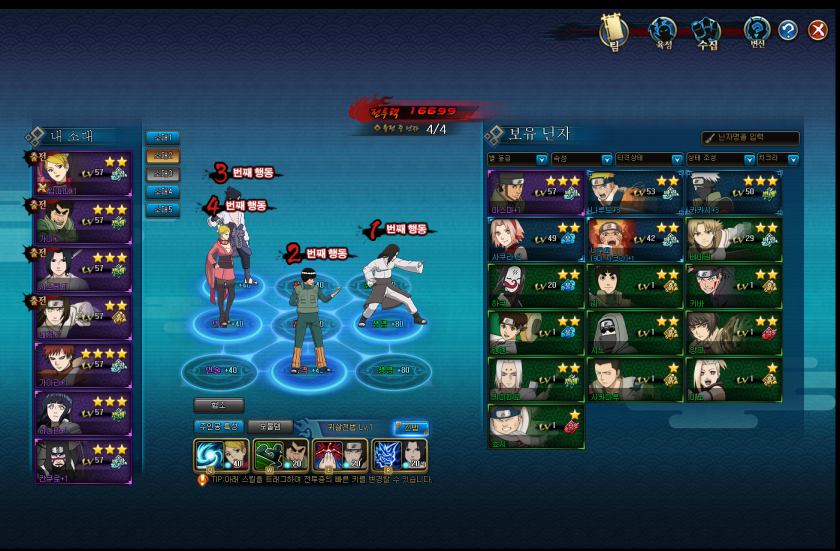Open the blue question mark help
This screenshot has height=551, width=840.
pos(788,30)
